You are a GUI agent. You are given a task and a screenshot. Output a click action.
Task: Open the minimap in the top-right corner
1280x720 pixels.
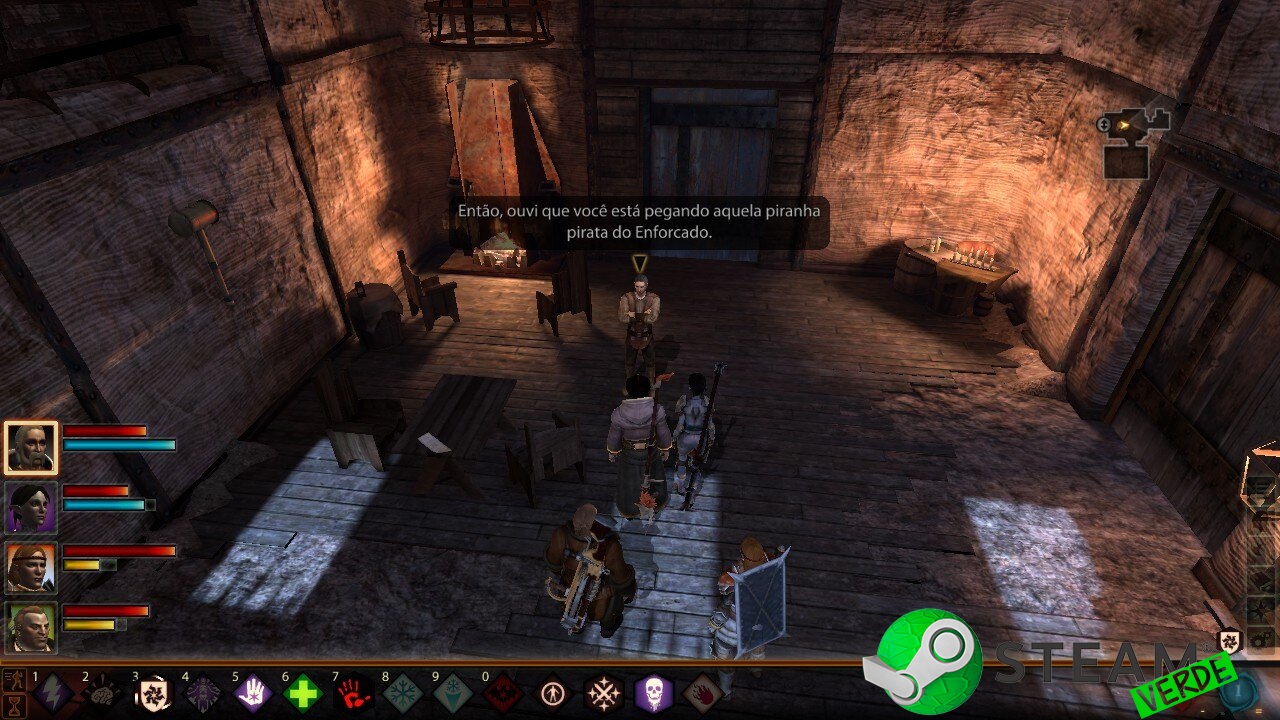1135,140
